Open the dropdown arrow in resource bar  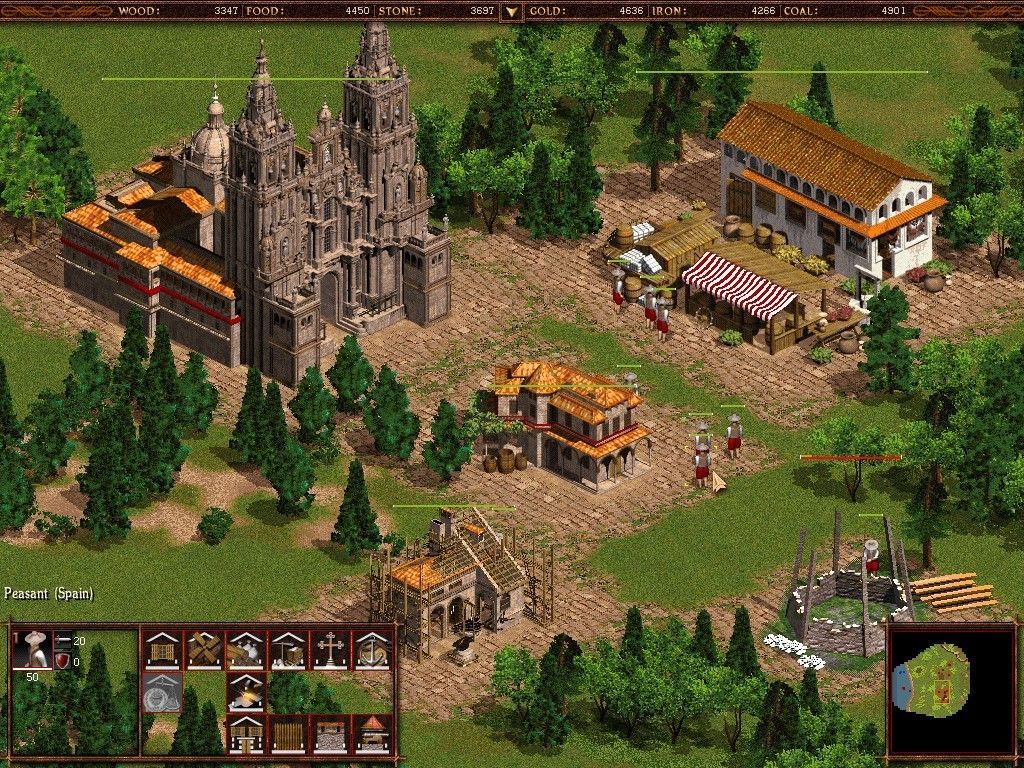[x=511, y=11]
